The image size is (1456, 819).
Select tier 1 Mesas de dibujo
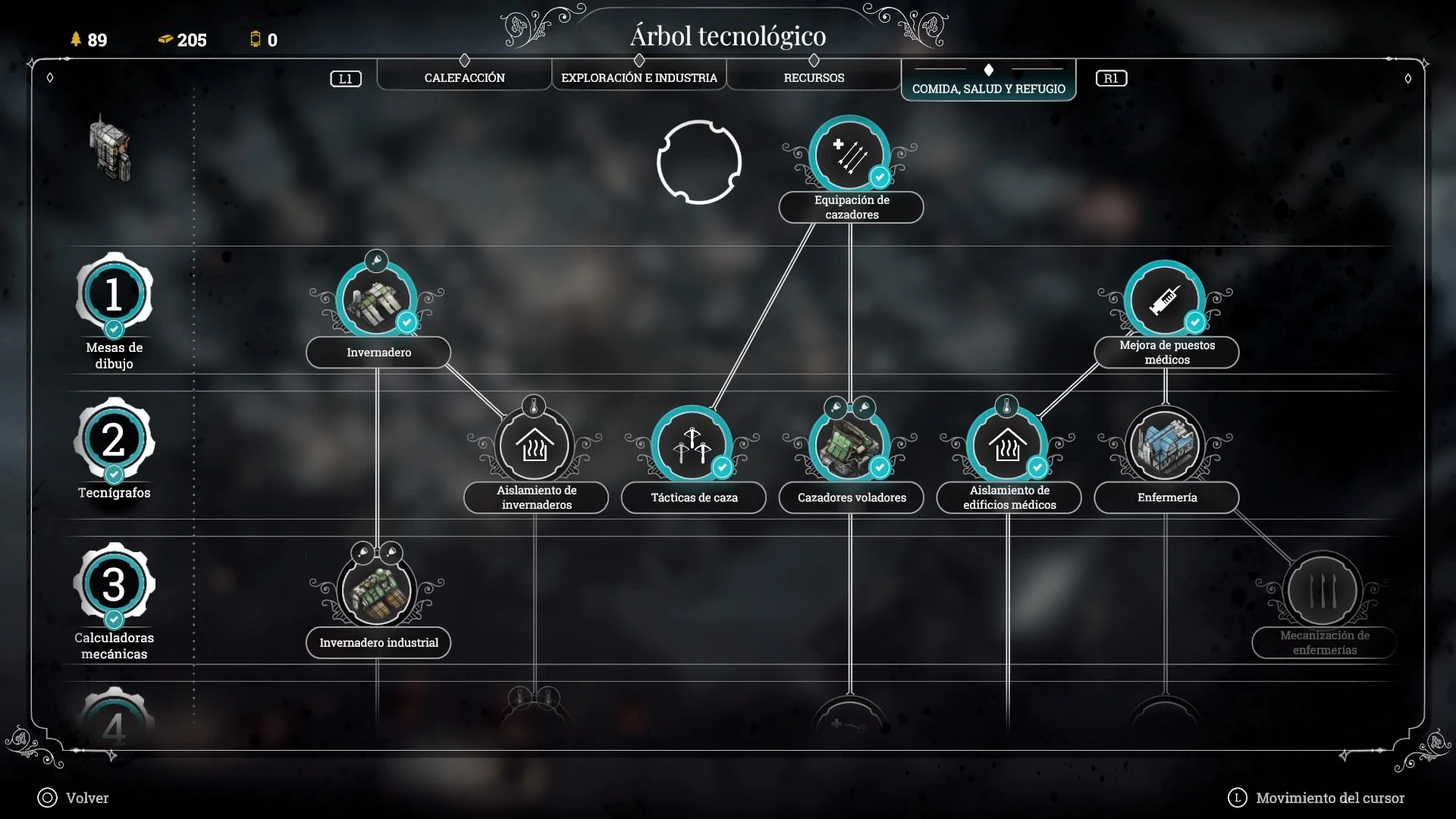(114, 294)
